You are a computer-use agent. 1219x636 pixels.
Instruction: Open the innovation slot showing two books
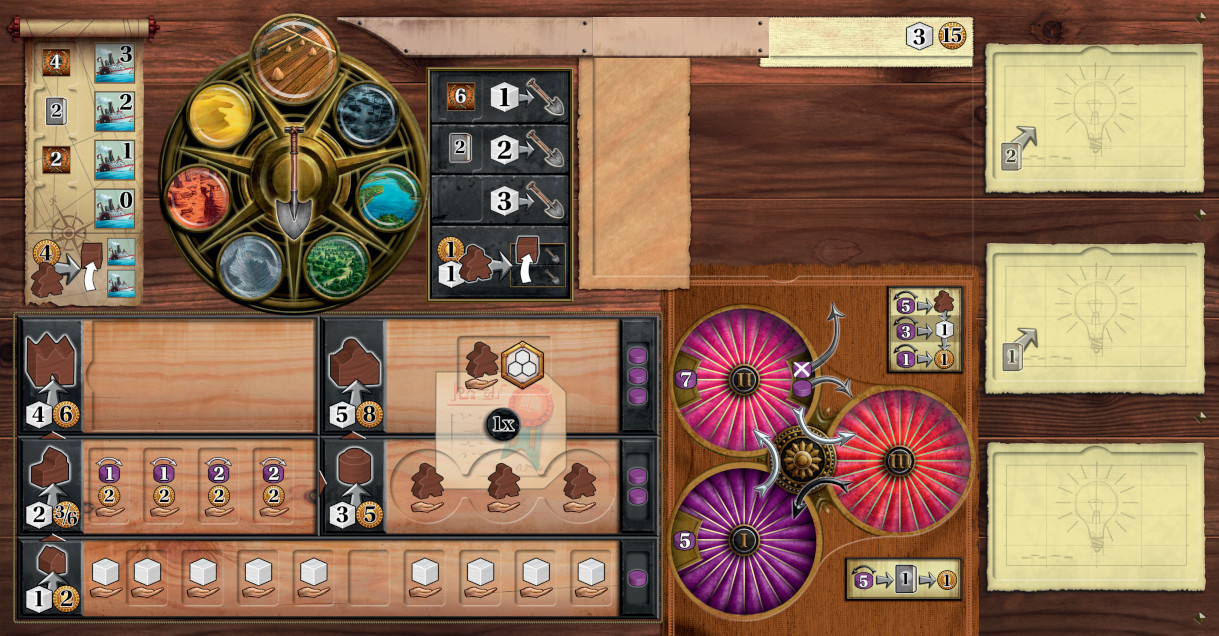click(1094, 118)
